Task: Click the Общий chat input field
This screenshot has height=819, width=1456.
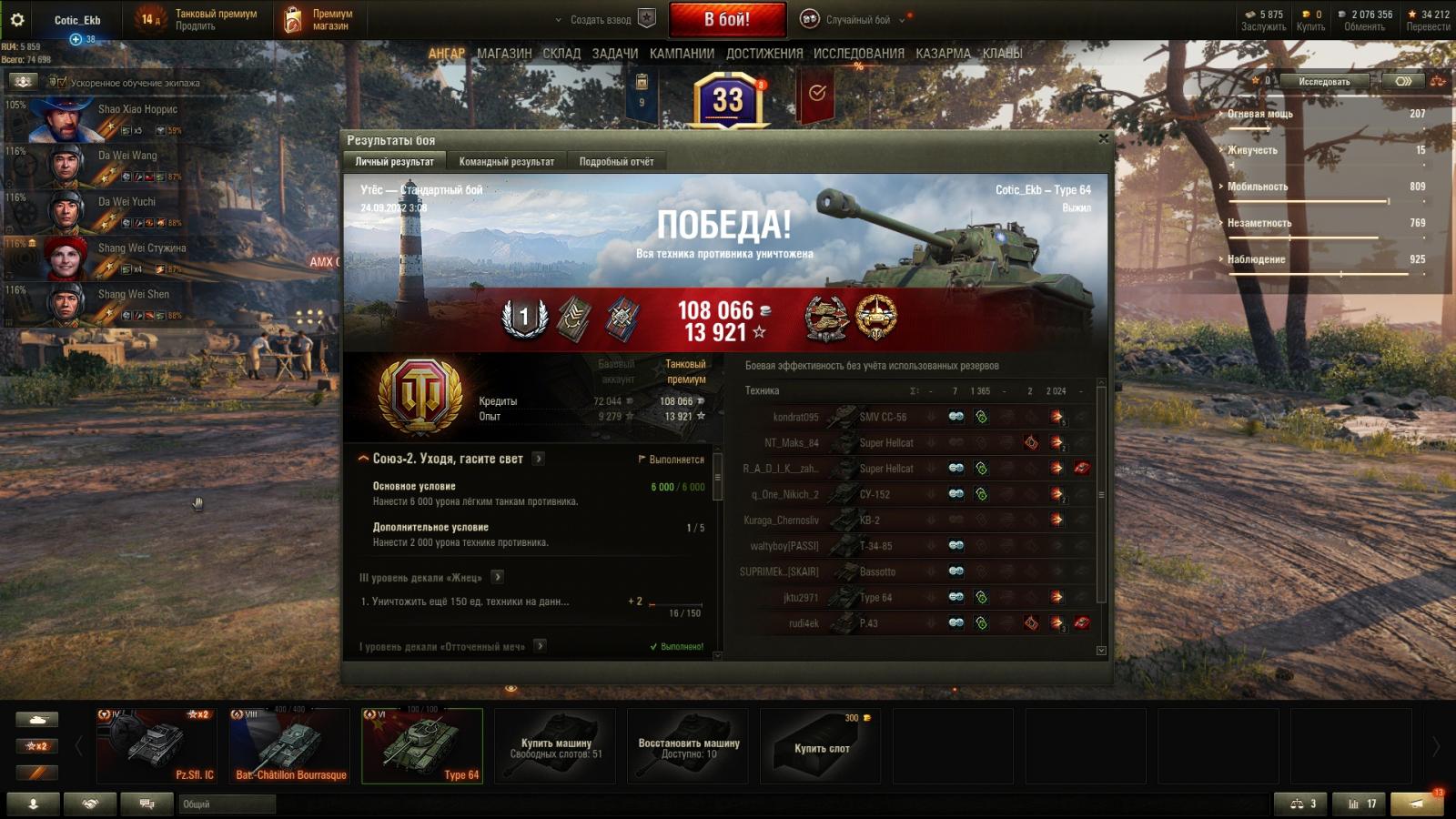Action: (x=227, y=804)
